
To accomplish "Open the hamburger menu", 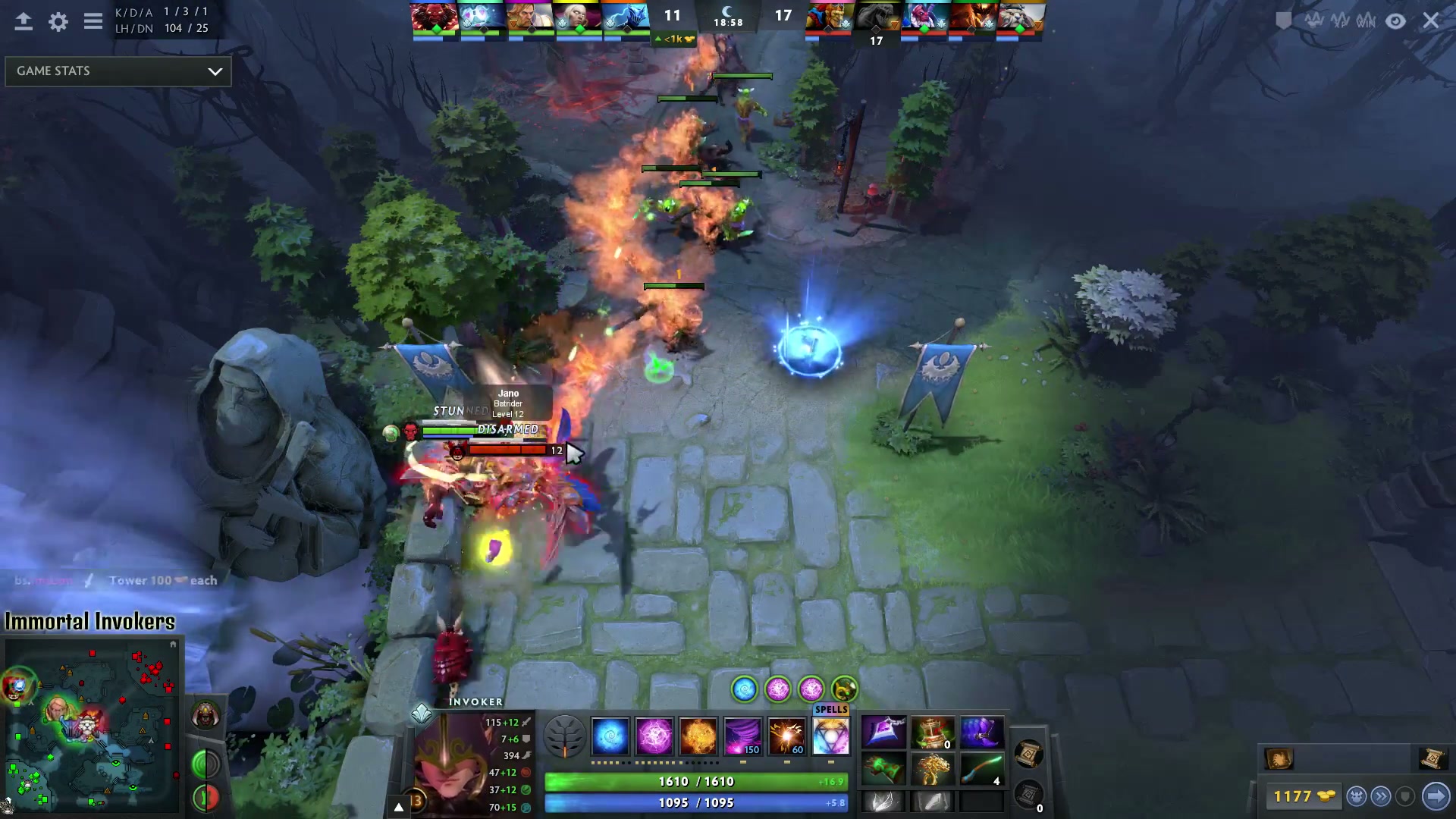I will [x=93, y=22].
